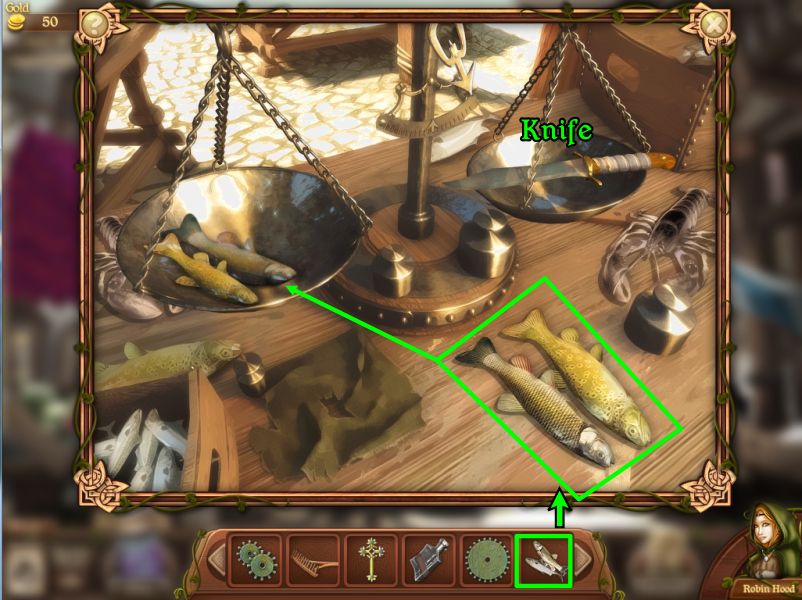Show next inventory items with right arrow

click(583, 560)
